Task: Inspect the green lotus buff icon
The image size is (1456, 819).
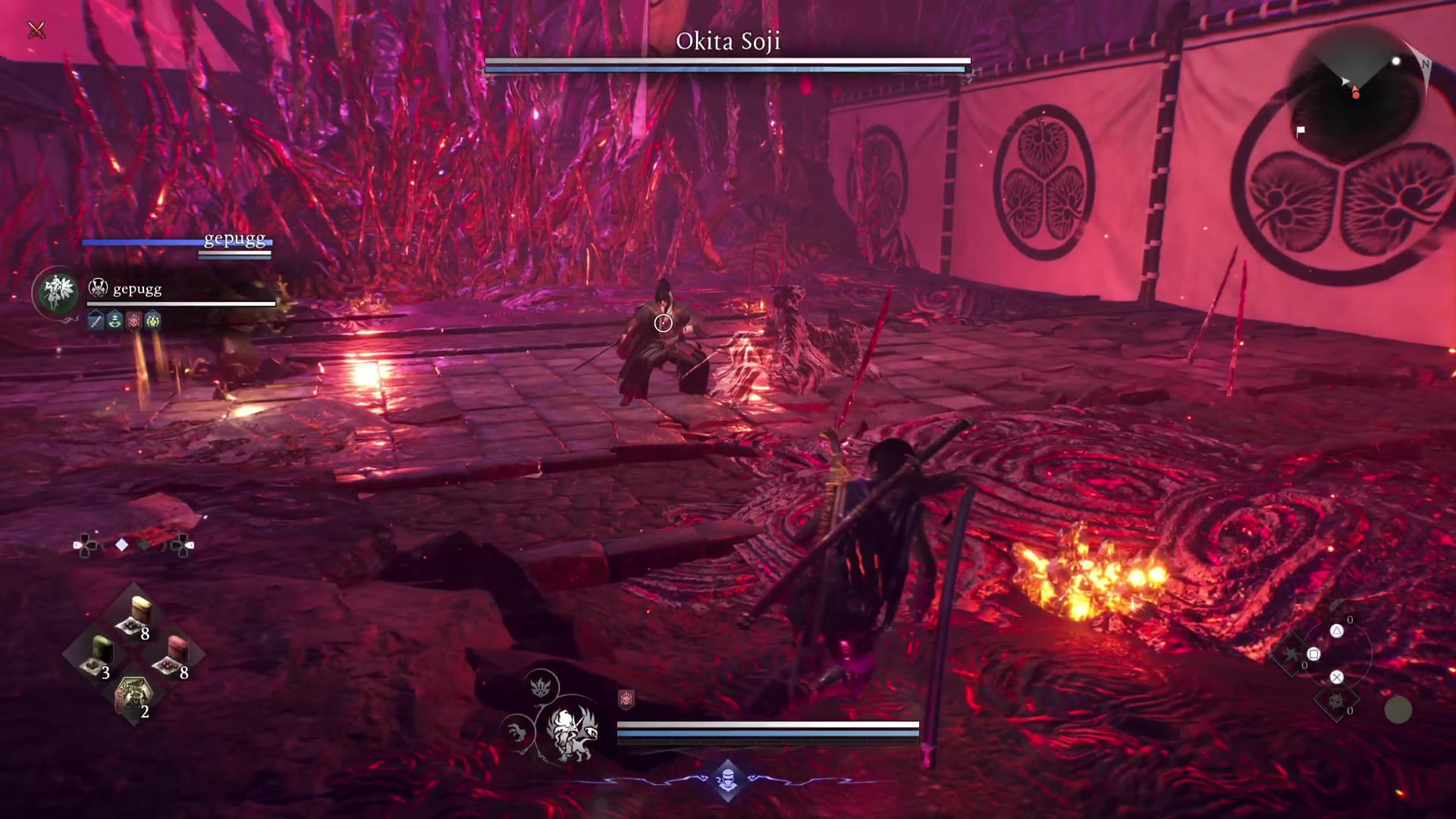Action: click(x=115, y=321)
